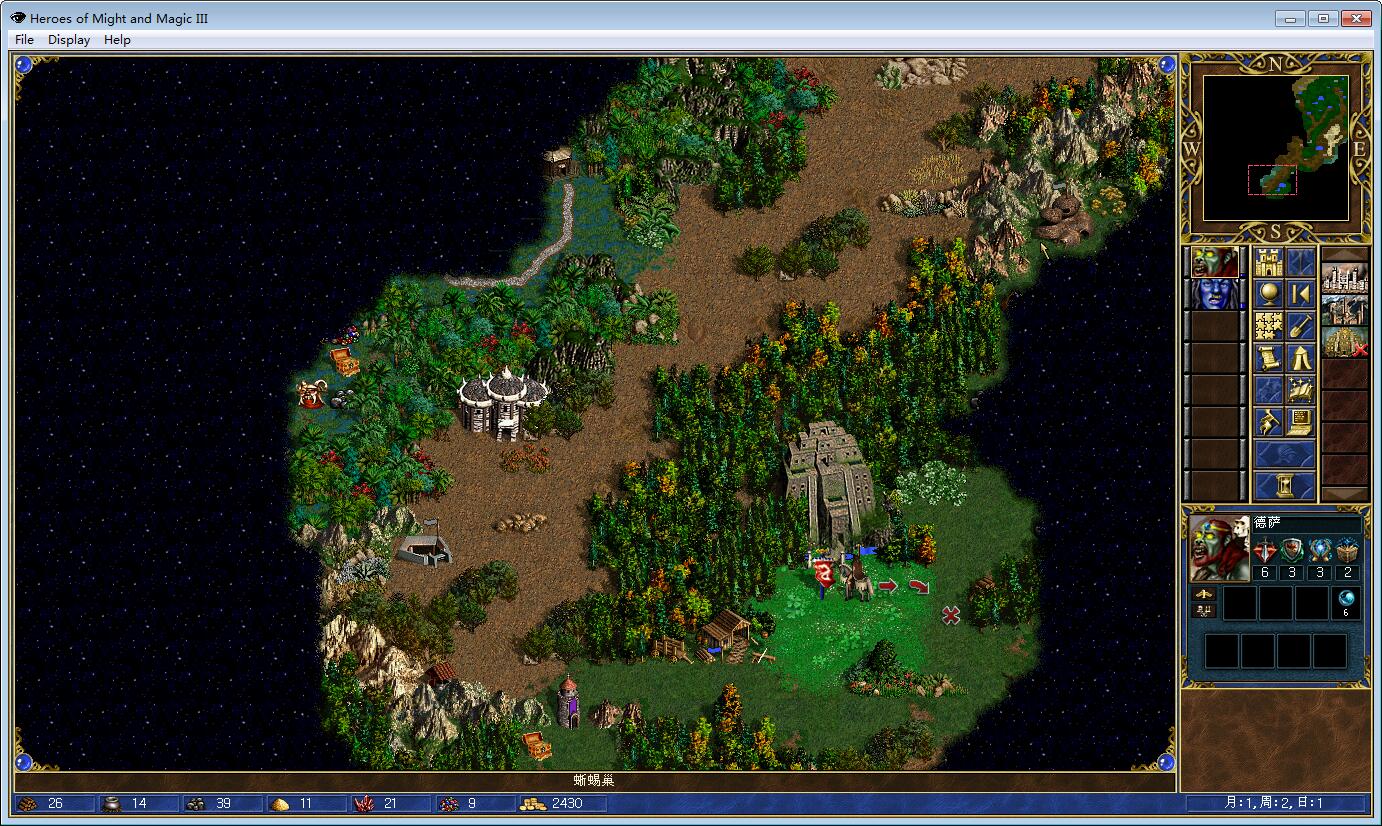End the turn with the hourglass button
The width and height of the screenshot is (1382, 826).
coord(1284,486)
